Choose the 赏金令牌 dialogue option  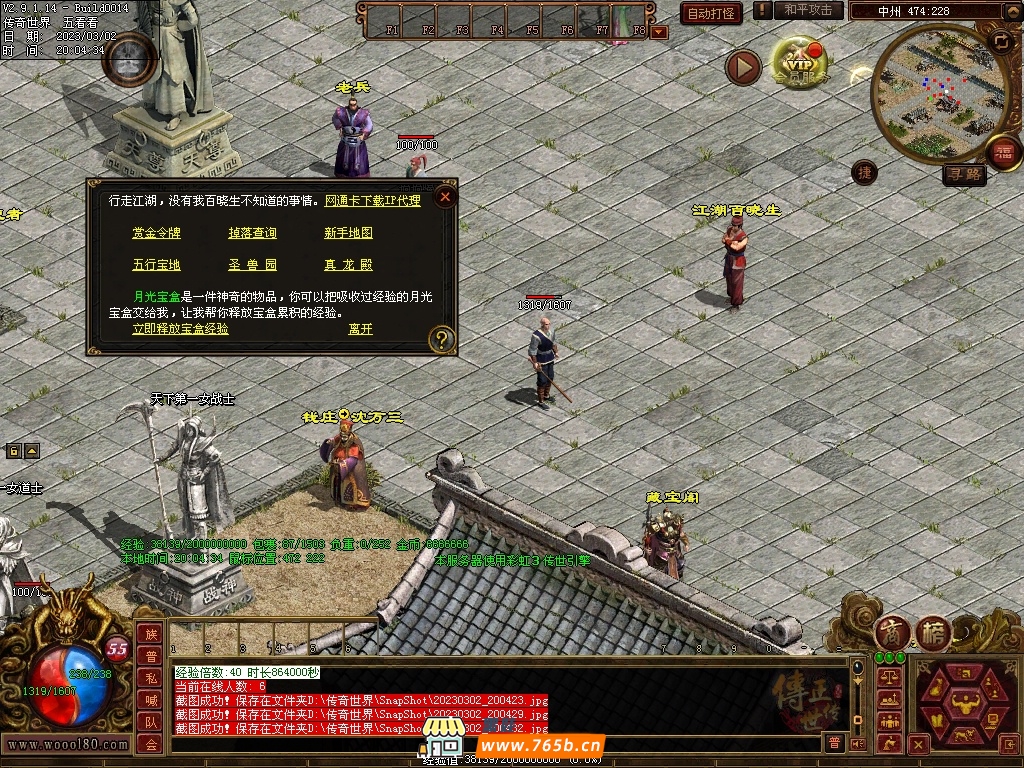point(157,233)
